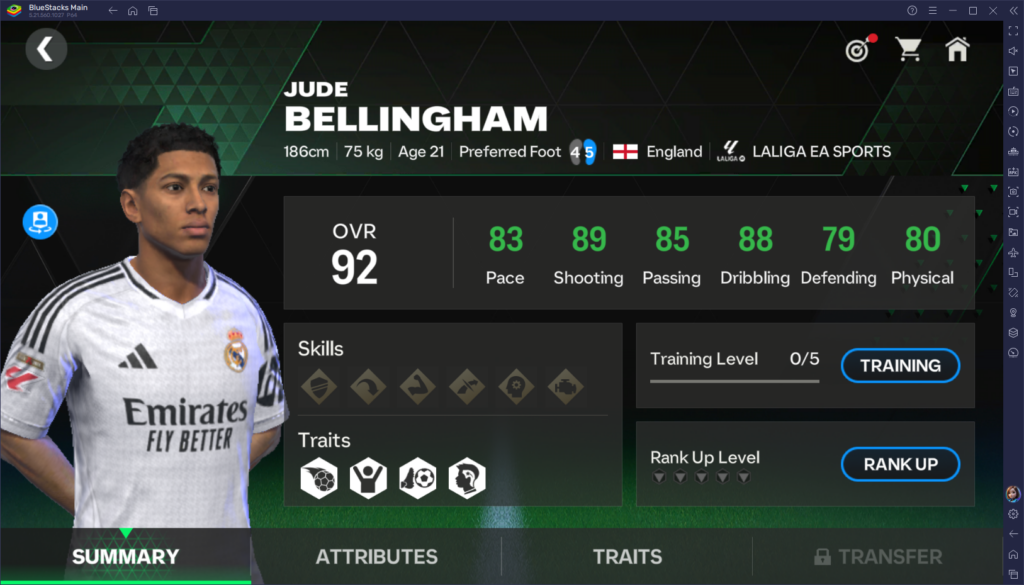1024x585 pixels.
Task: Open the store shopping cart
Action: [908, 49]
